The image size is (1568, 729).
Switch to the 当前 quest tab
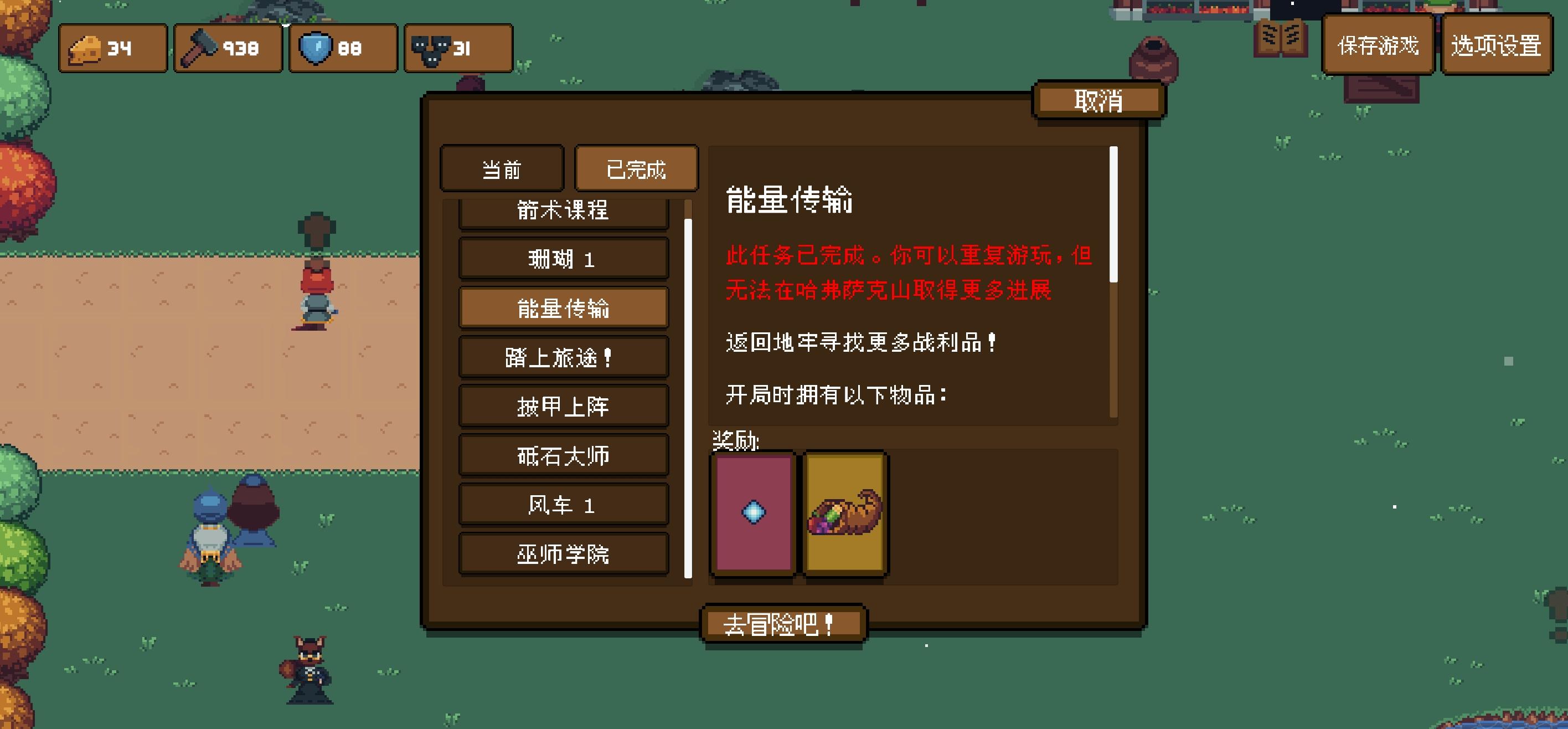501,169
